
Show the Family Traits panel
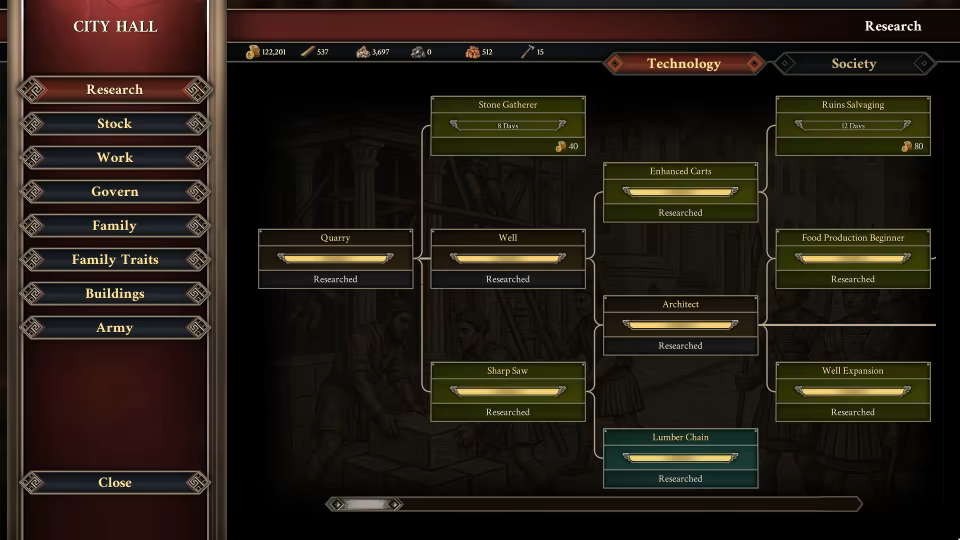tap(114, 260)
